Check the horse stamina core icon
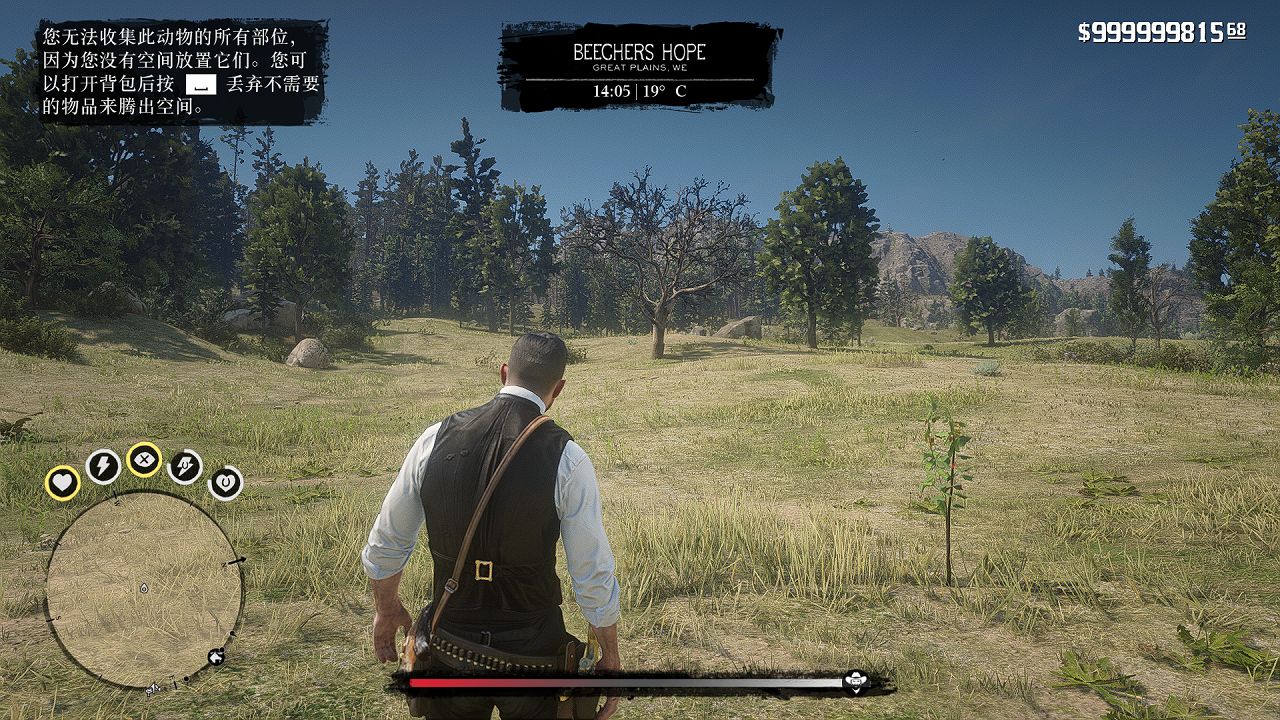Image resolution: width=1280 pixels, height=720 pixels. [185, 466]
